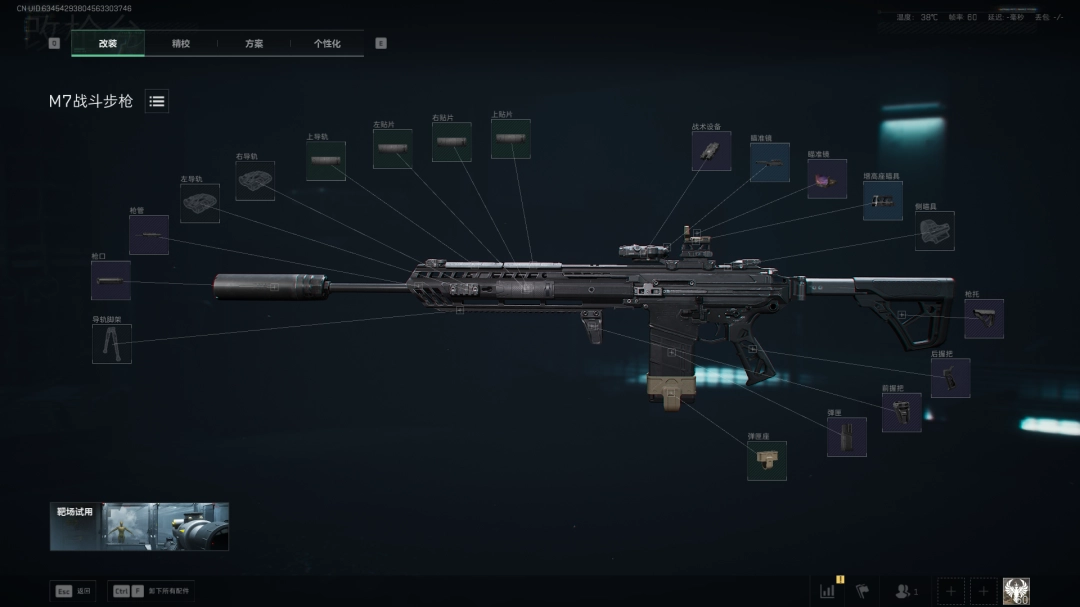Select the 弹匣座 magazine well slot
The width and height of the screenshot is (1080, 607).
(767, 461)
